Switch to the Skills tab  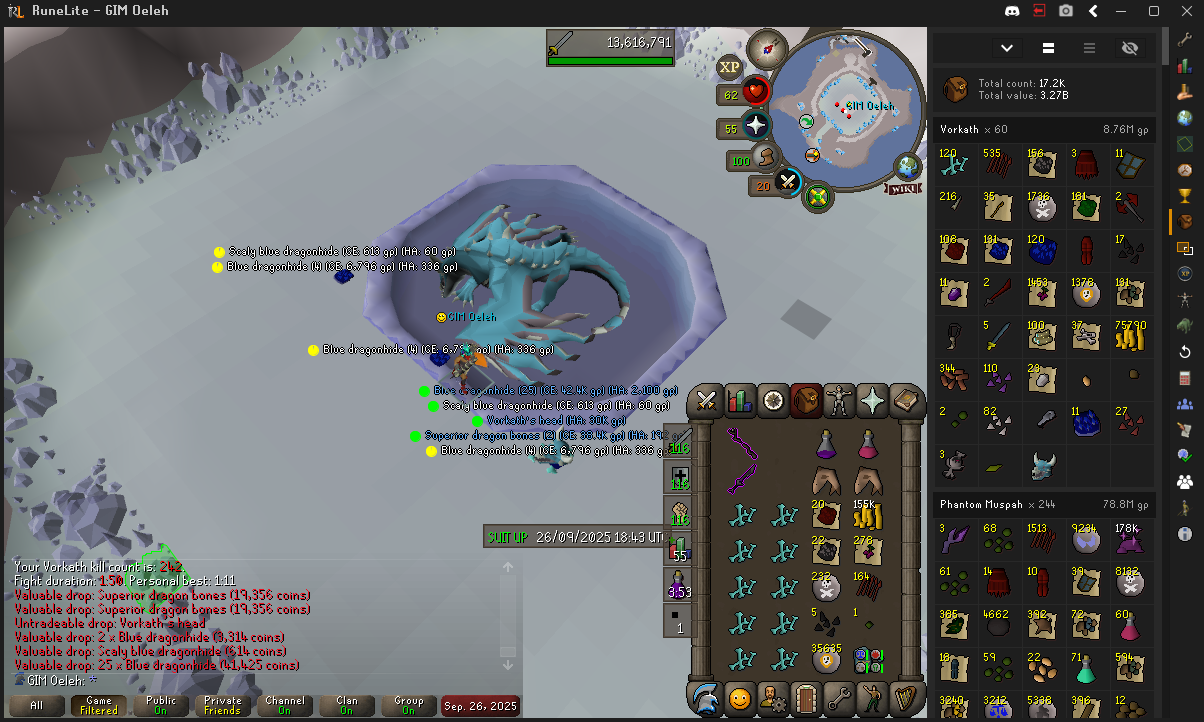tap(740, 401)
